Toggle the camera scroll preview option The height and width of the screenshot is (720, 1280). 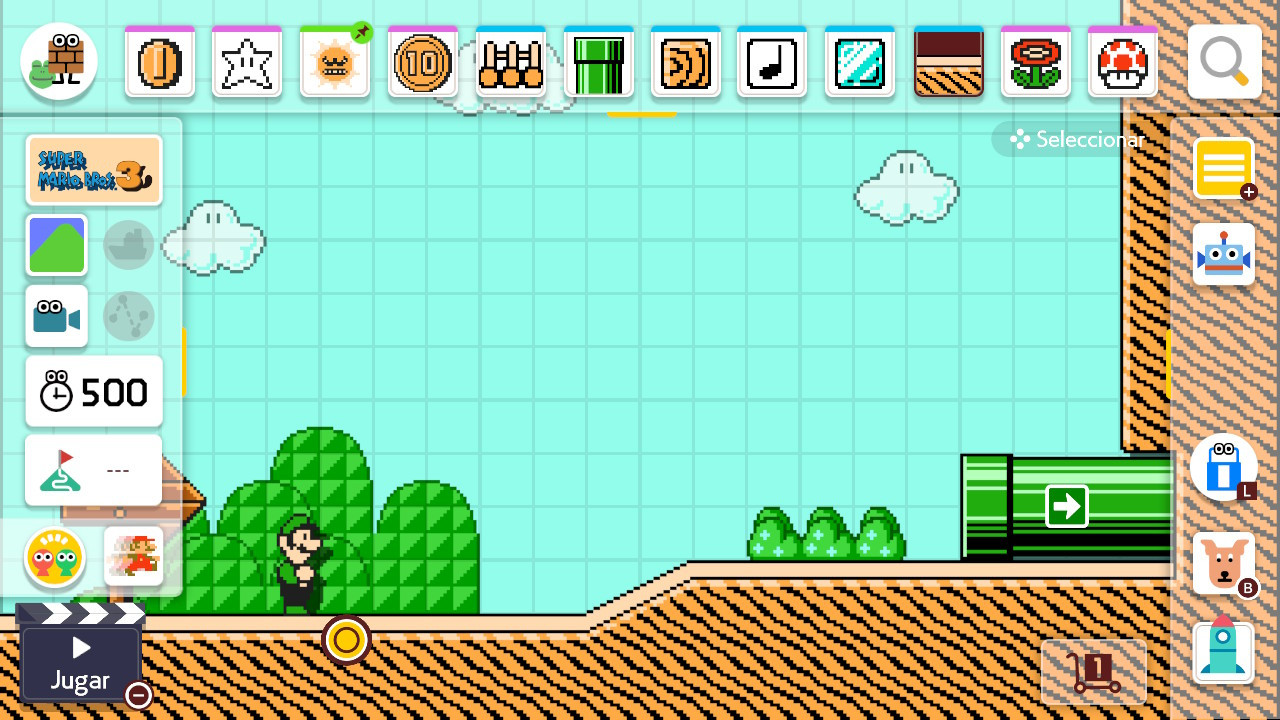[x=56, y=316]
